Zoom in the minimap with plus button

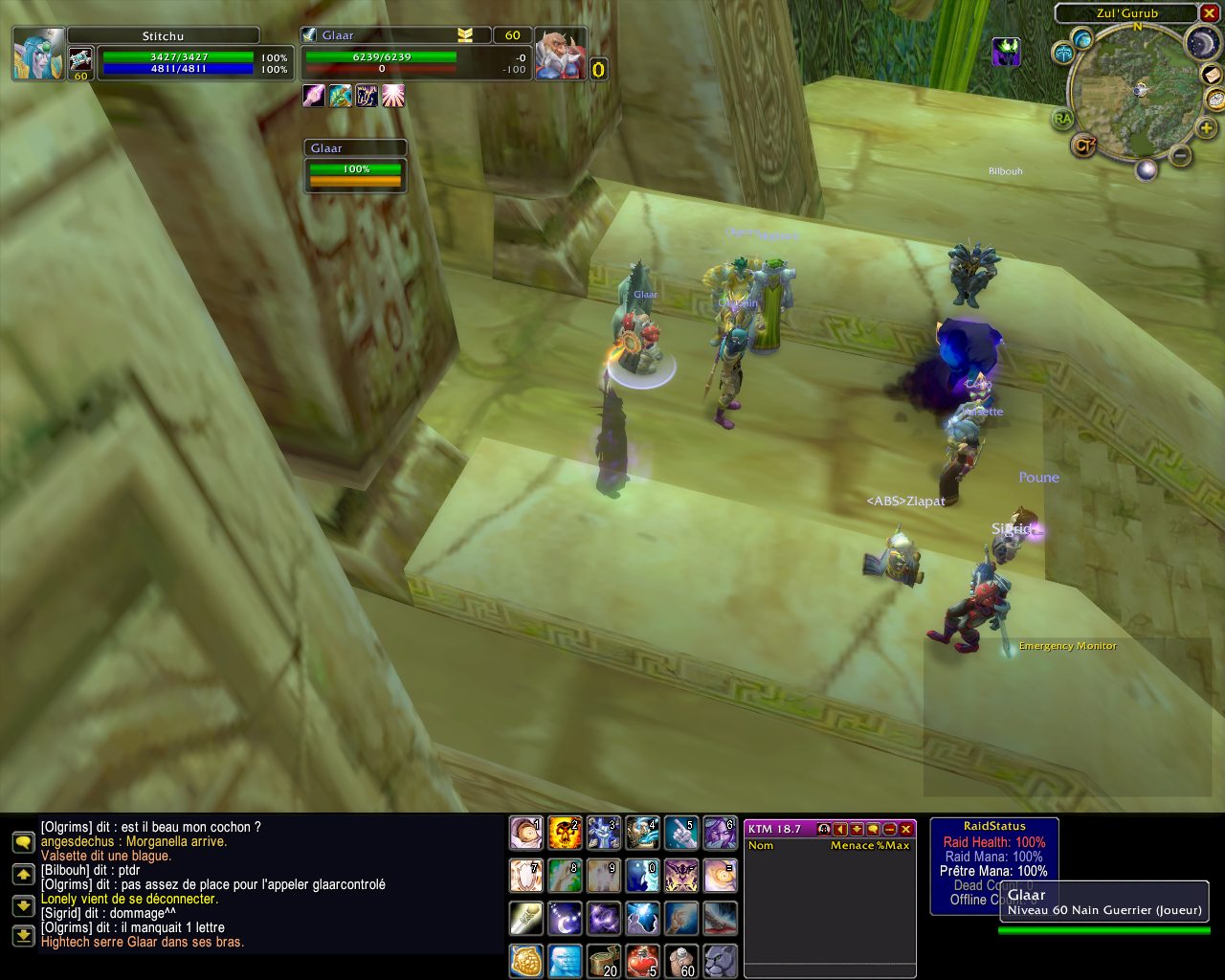pyautogui.click(x=1206, y=127)
